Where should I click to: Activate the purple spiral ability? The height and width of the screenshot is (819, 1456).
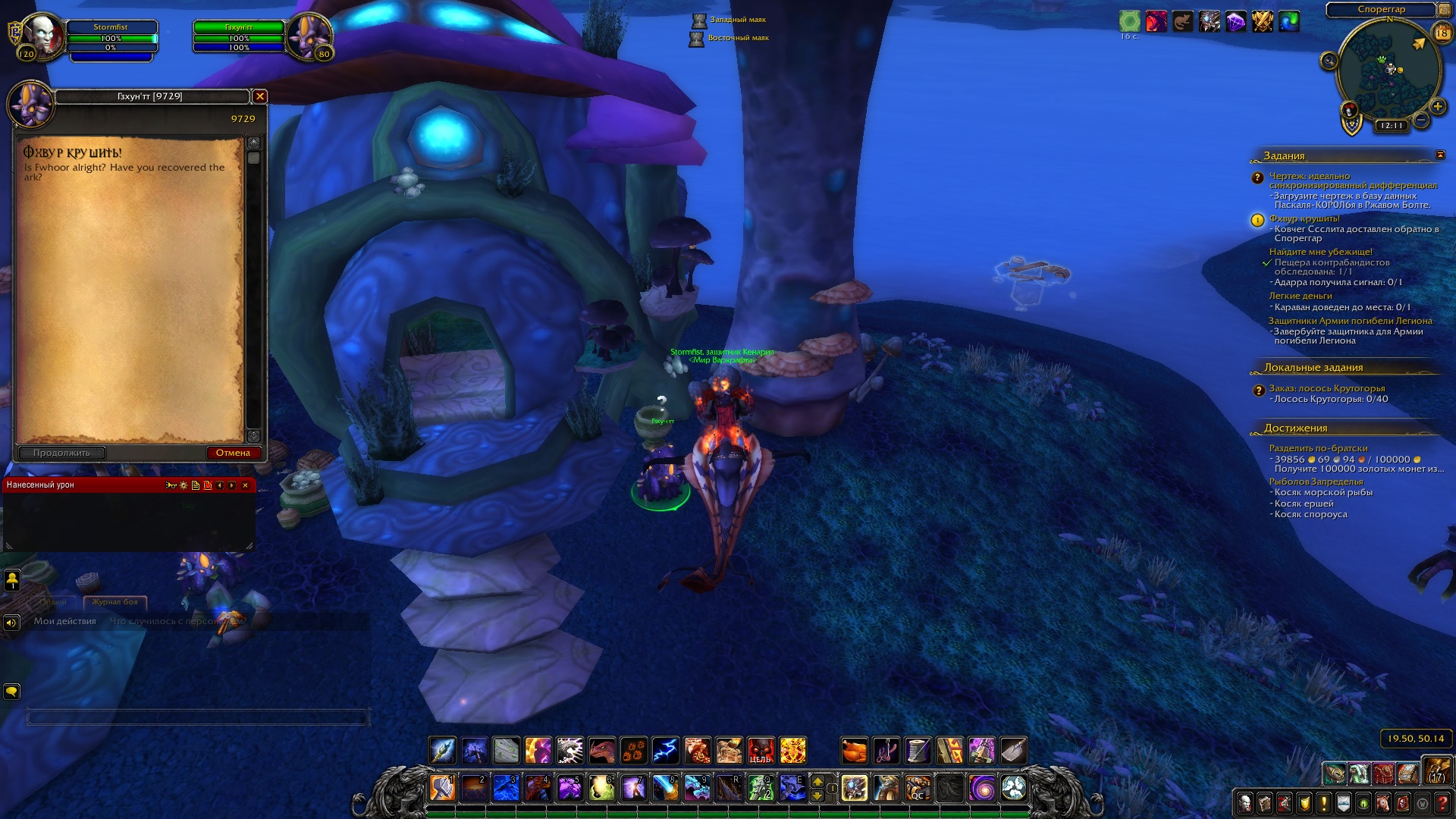tap(983, 788)
